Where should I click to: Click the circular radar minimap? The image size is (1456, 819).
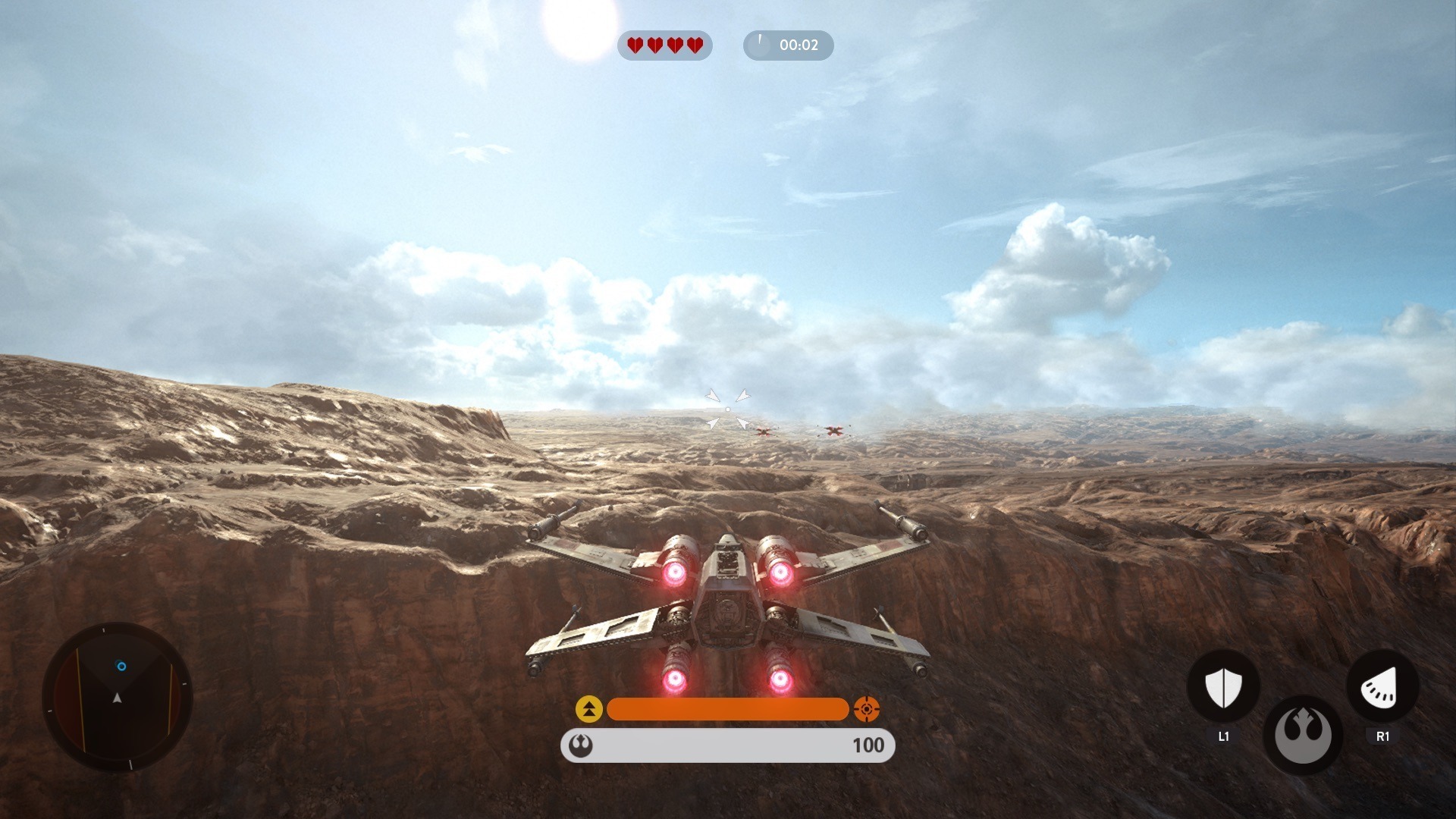click(x=118, y=697)
